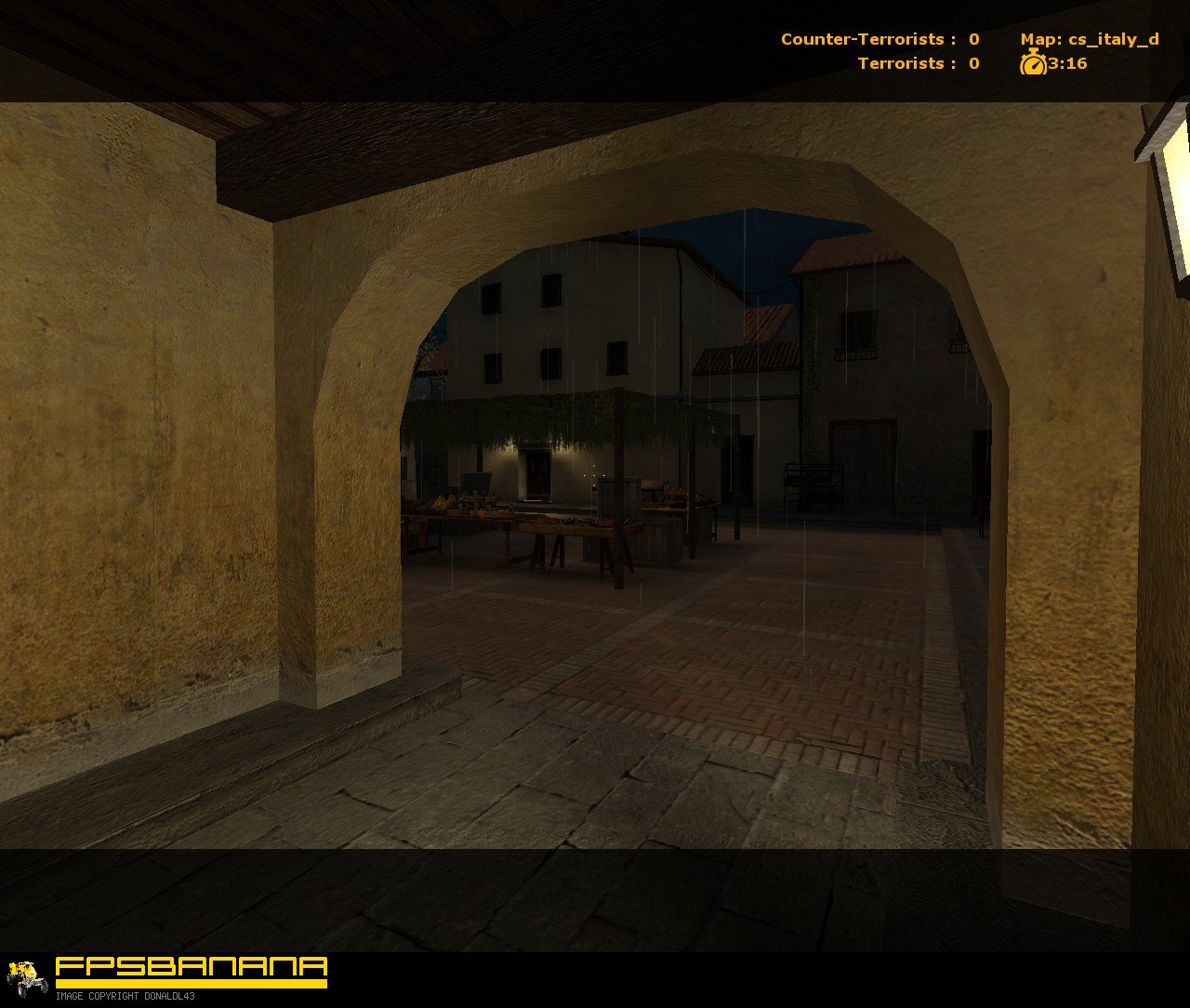Click the Terrorists score counter
The width and height of the screenshot is (1190, 1008).
click(972, 63)
